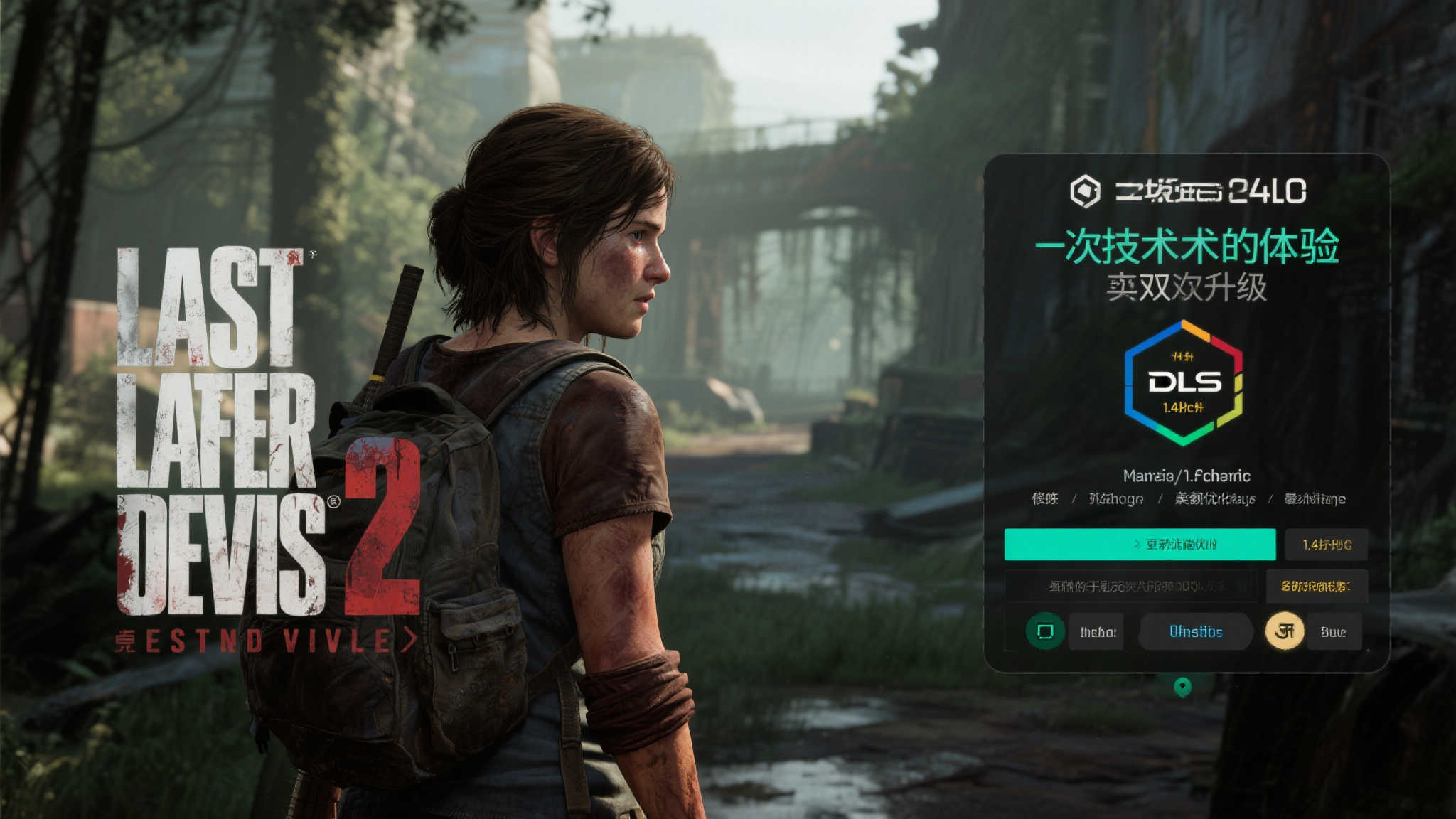Click the dim text field below the teal button
This screenshot has width=1456, height=819.
coord(1130,586)
